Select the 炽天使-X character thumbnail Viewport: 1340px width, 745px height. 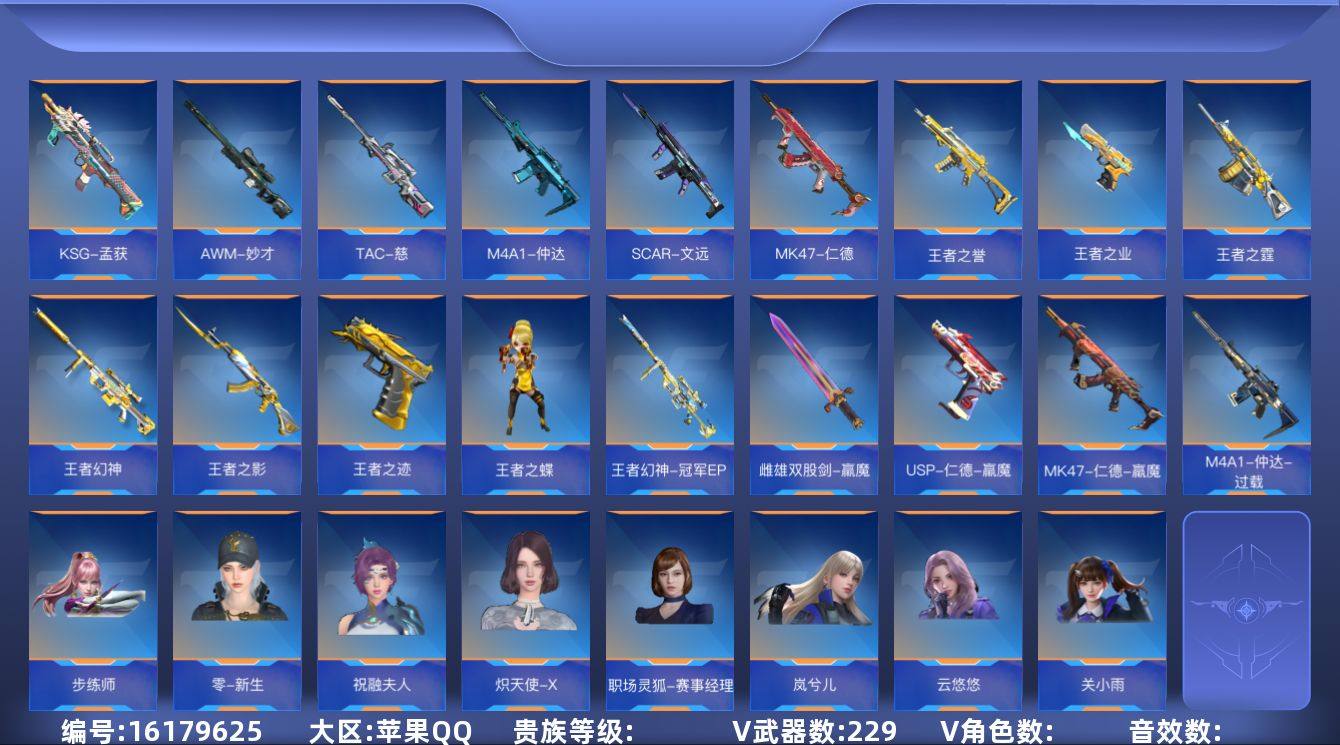(525, 600)
